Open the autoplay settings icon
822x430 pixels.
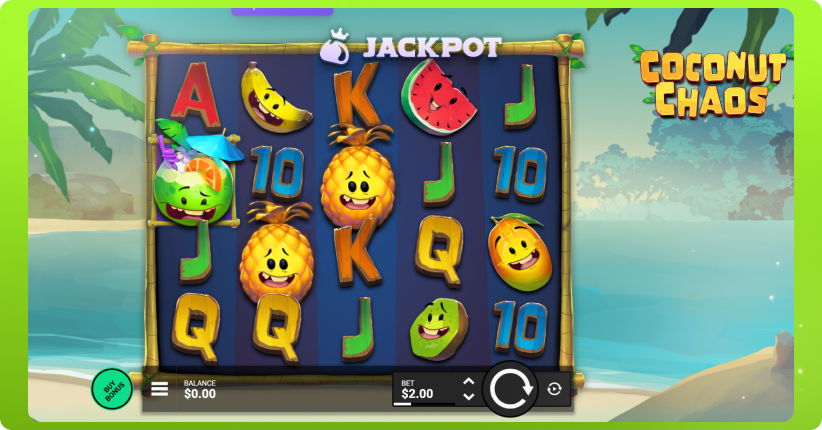point(555,389)
